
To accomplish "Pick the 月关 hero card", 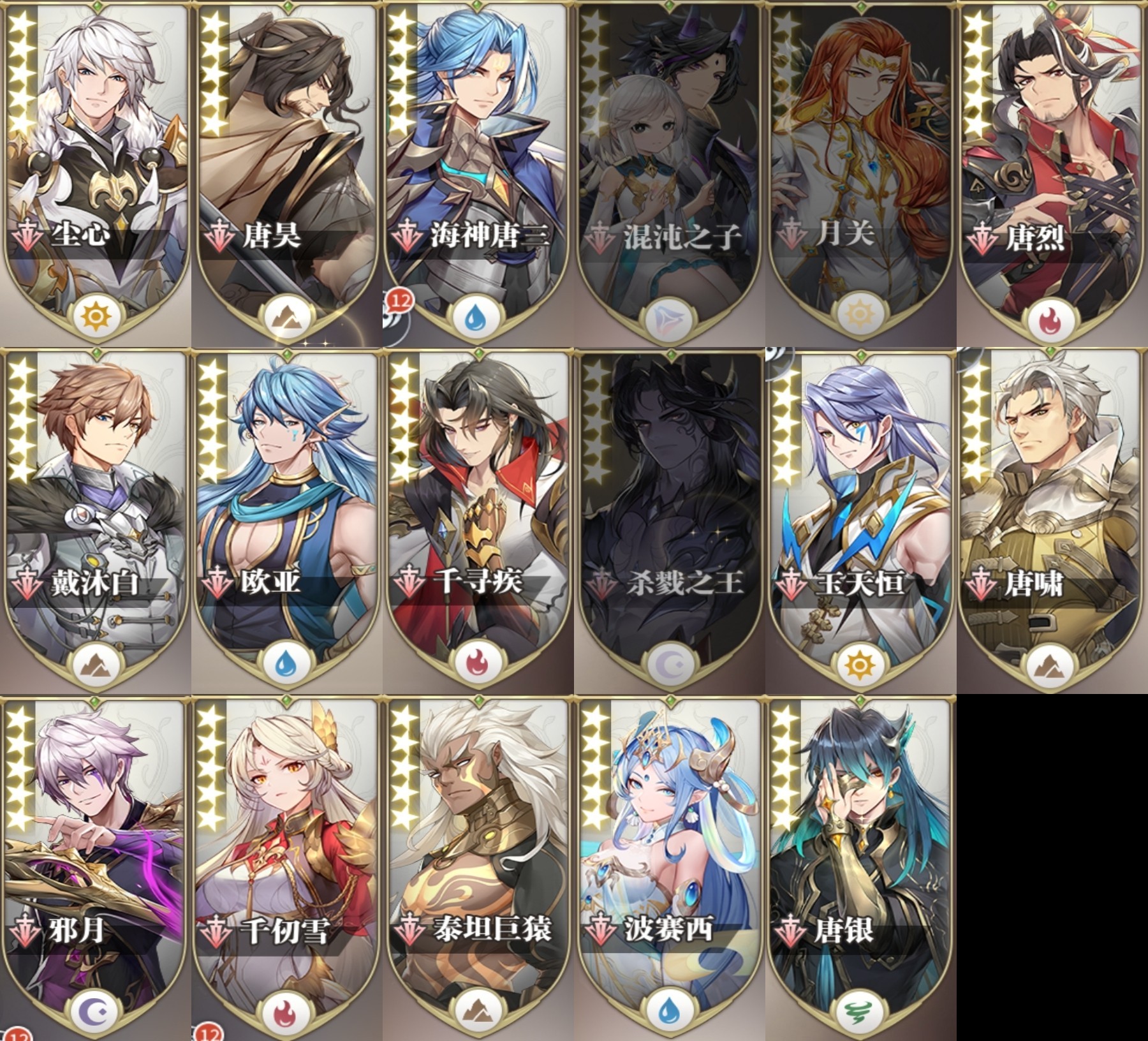I will tap(861, 166).
